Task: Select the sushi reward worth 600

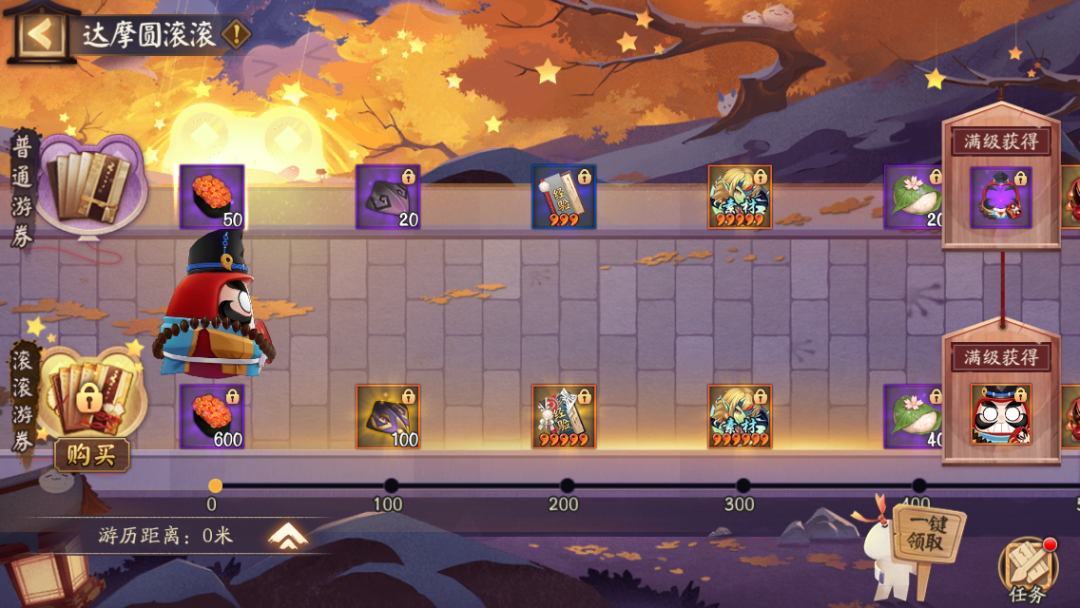Action: pyautogui.click(x=212, y=416)
